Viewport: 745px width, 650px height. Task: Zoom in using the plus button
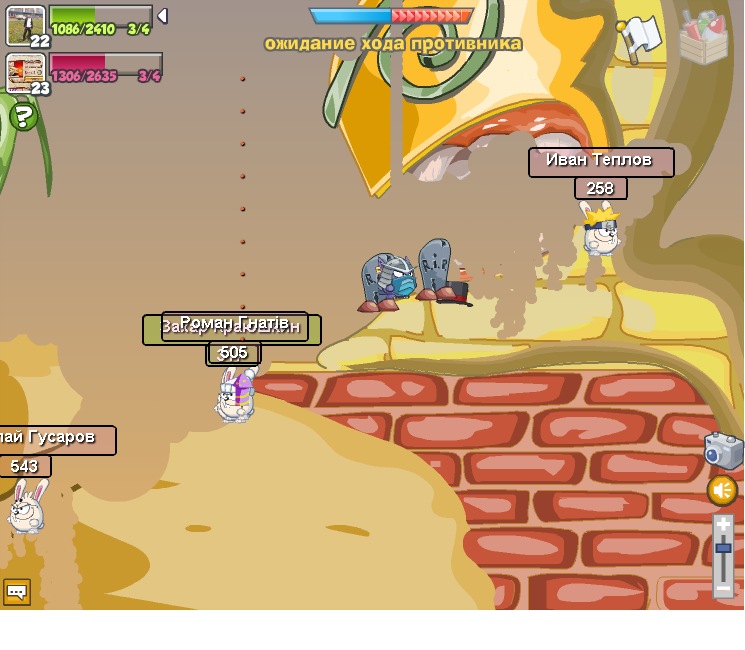(x=723, y=524)
